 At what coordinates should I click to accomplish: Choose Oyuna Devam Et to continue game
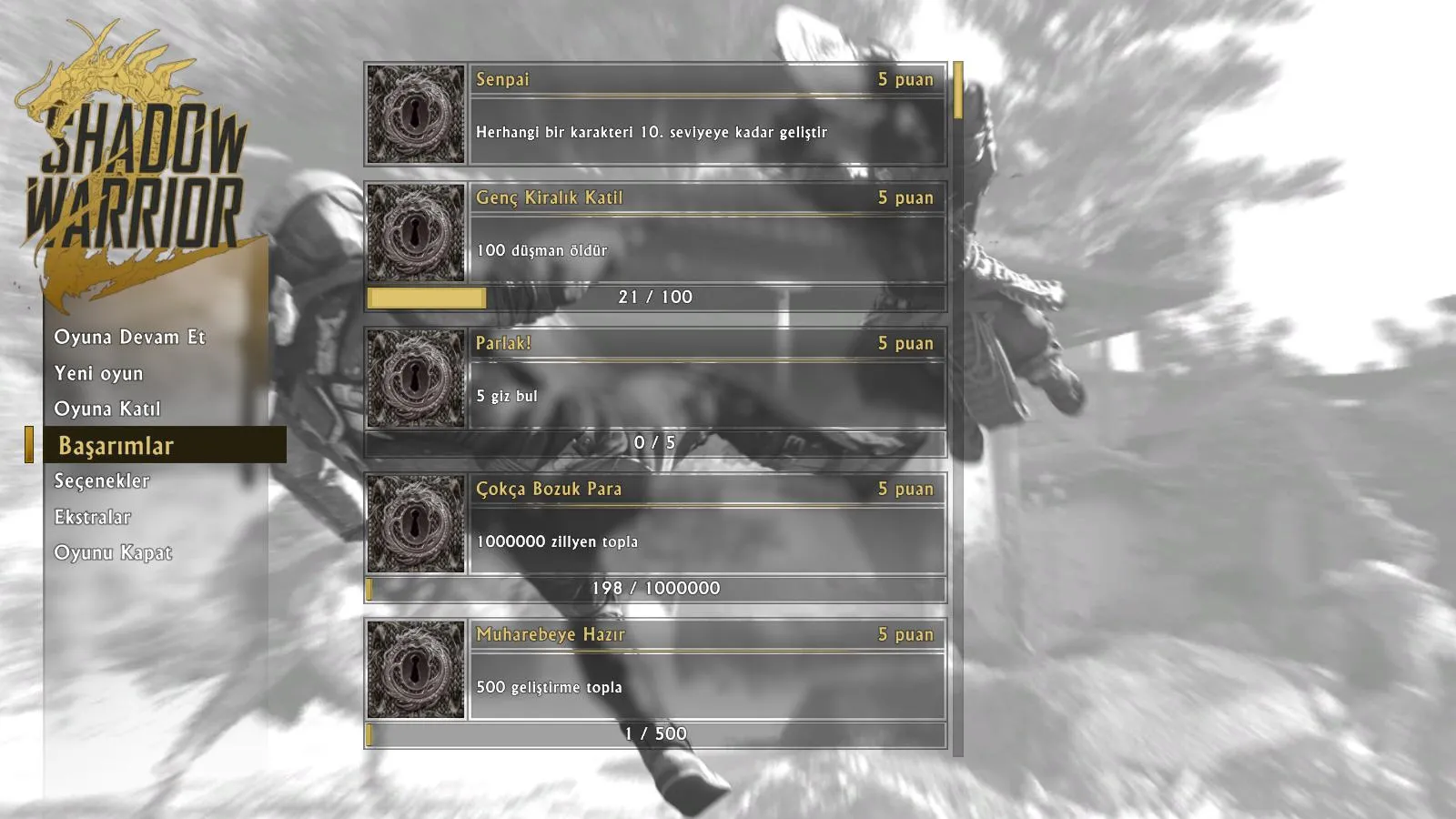(129, 337)
